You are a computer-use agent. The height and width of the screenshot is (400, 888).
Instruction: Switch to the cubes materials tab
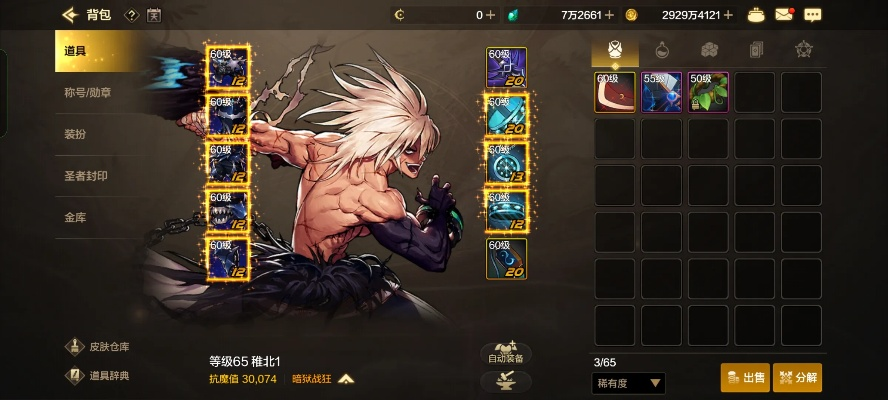(709, 49)
